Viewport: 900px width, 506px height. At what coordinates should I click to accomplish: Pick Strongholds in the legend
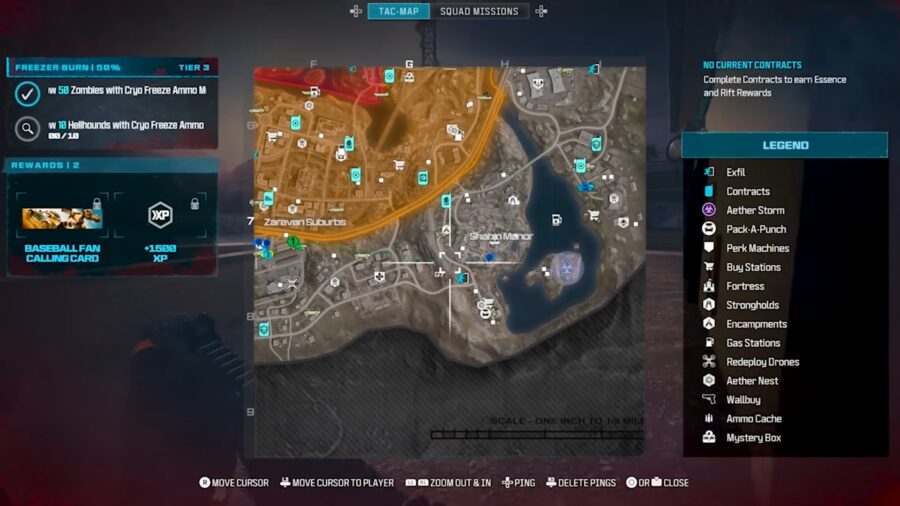click(x=752, y=305)
